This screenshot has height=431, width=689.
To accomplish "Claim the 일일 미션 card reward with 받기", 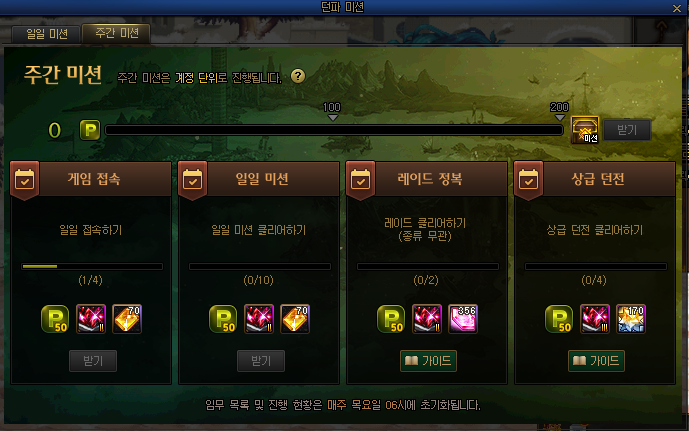I will point(260,360).
